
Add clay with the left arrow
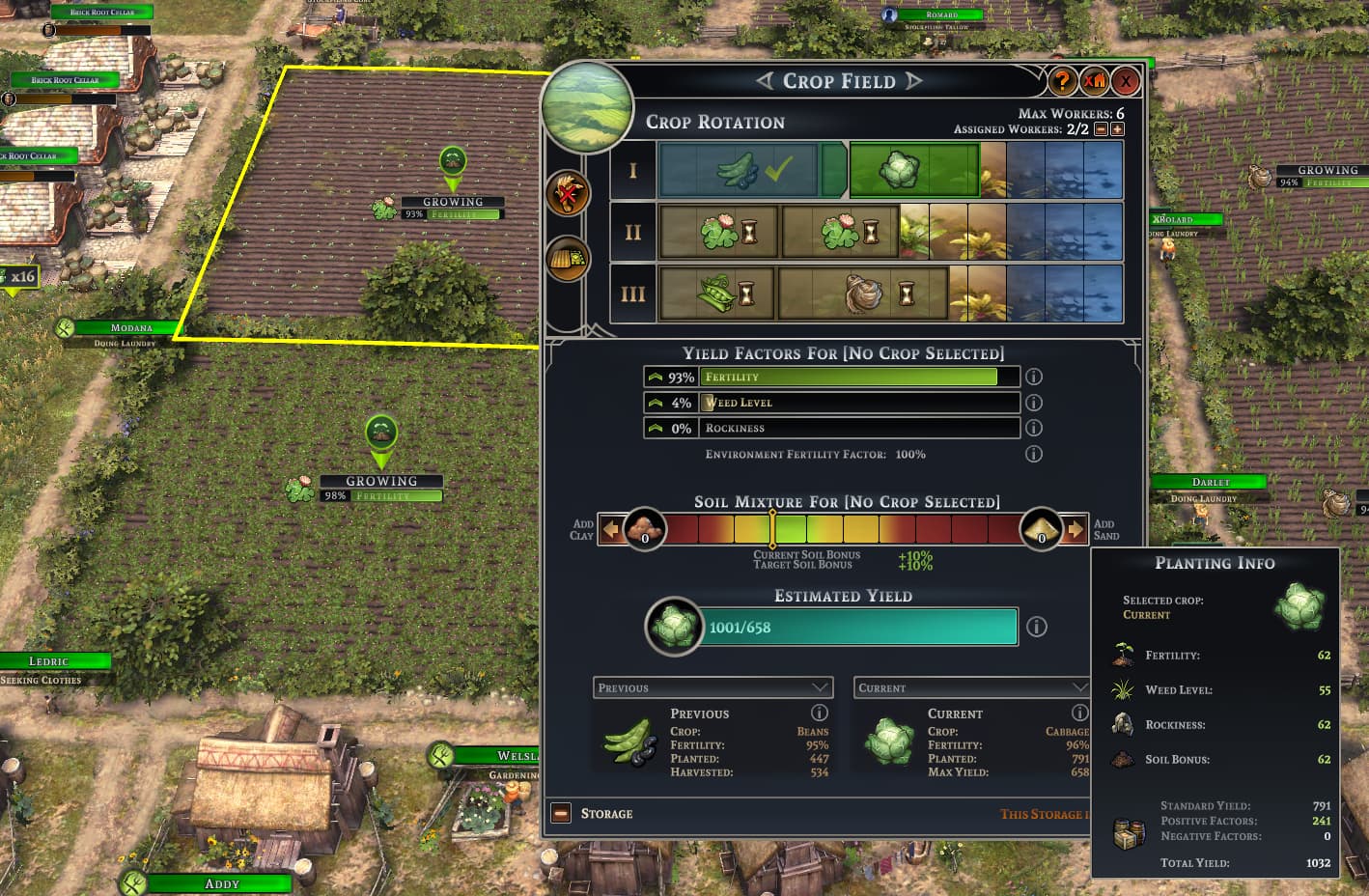[610, 529]
